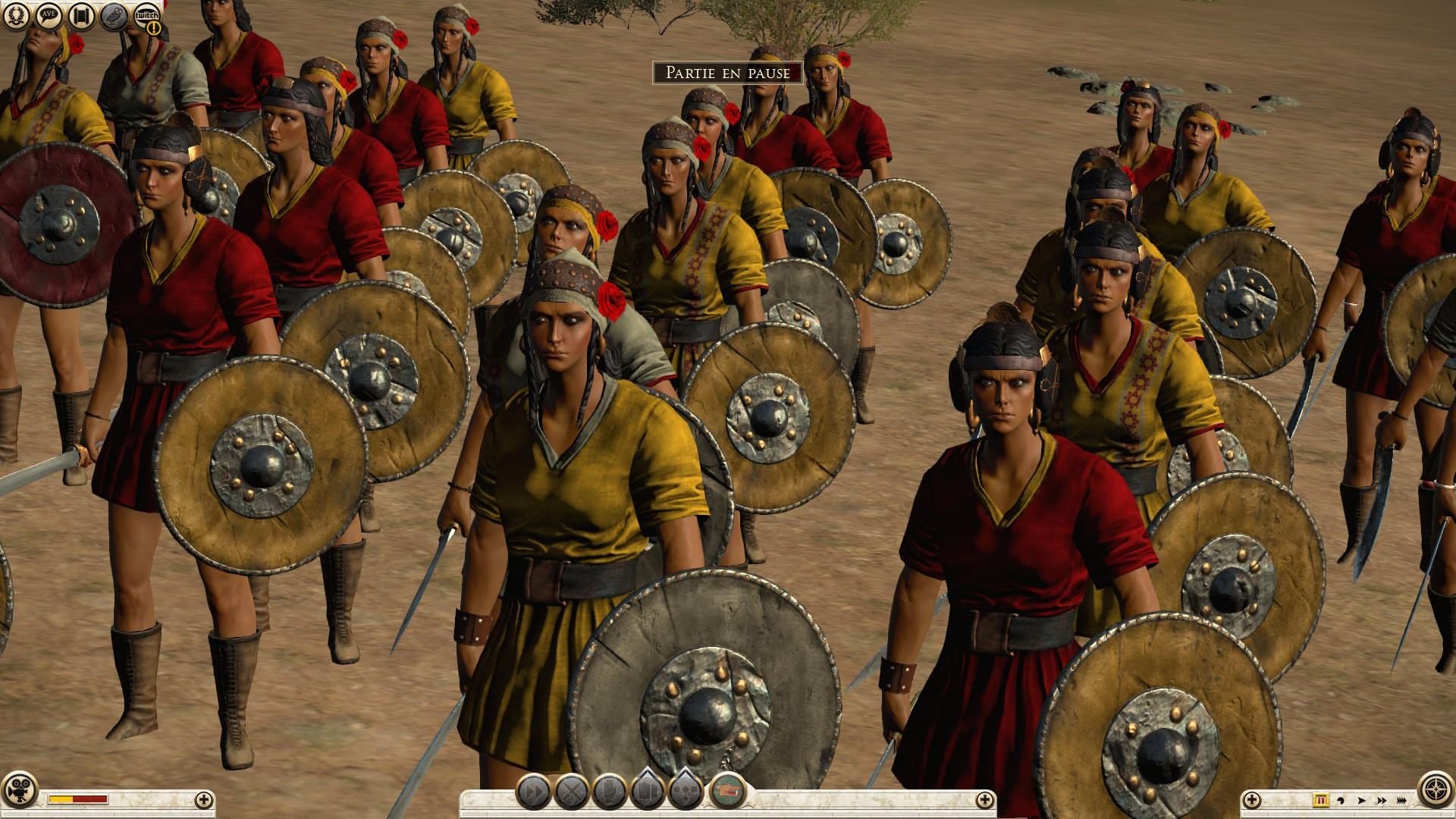Set battle speed to double fast-forward
Screen dimensions: 1456x819
[x=1382, y=800]
